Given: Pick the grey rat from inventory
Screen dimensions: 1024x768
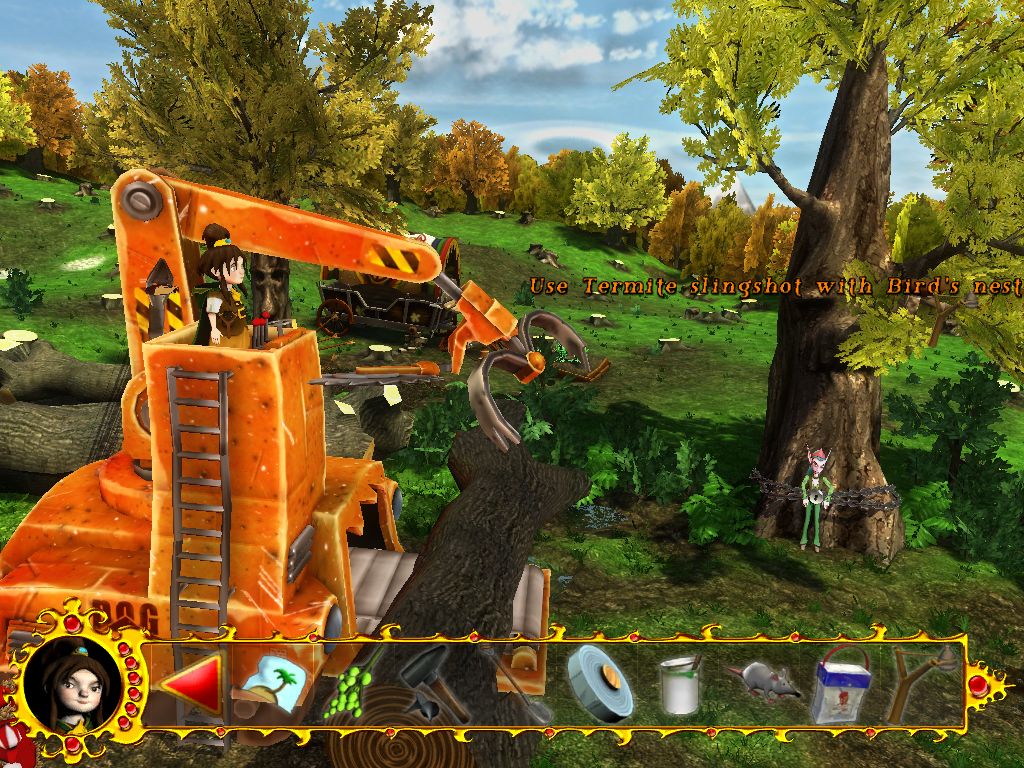Looking at the screenshot, I should (x=764, y=682).
